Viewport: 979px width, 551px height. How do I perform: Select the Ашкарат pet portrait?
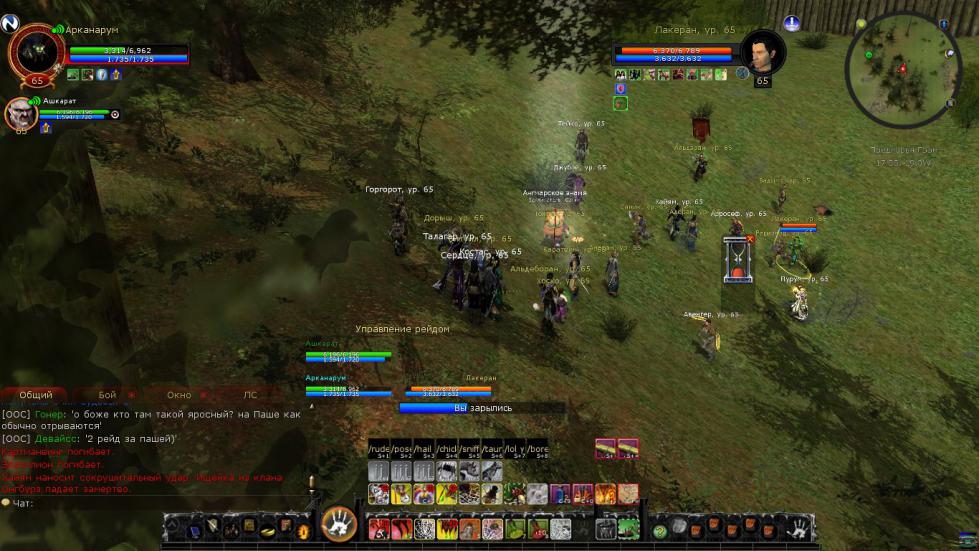[x=21, y=114]
